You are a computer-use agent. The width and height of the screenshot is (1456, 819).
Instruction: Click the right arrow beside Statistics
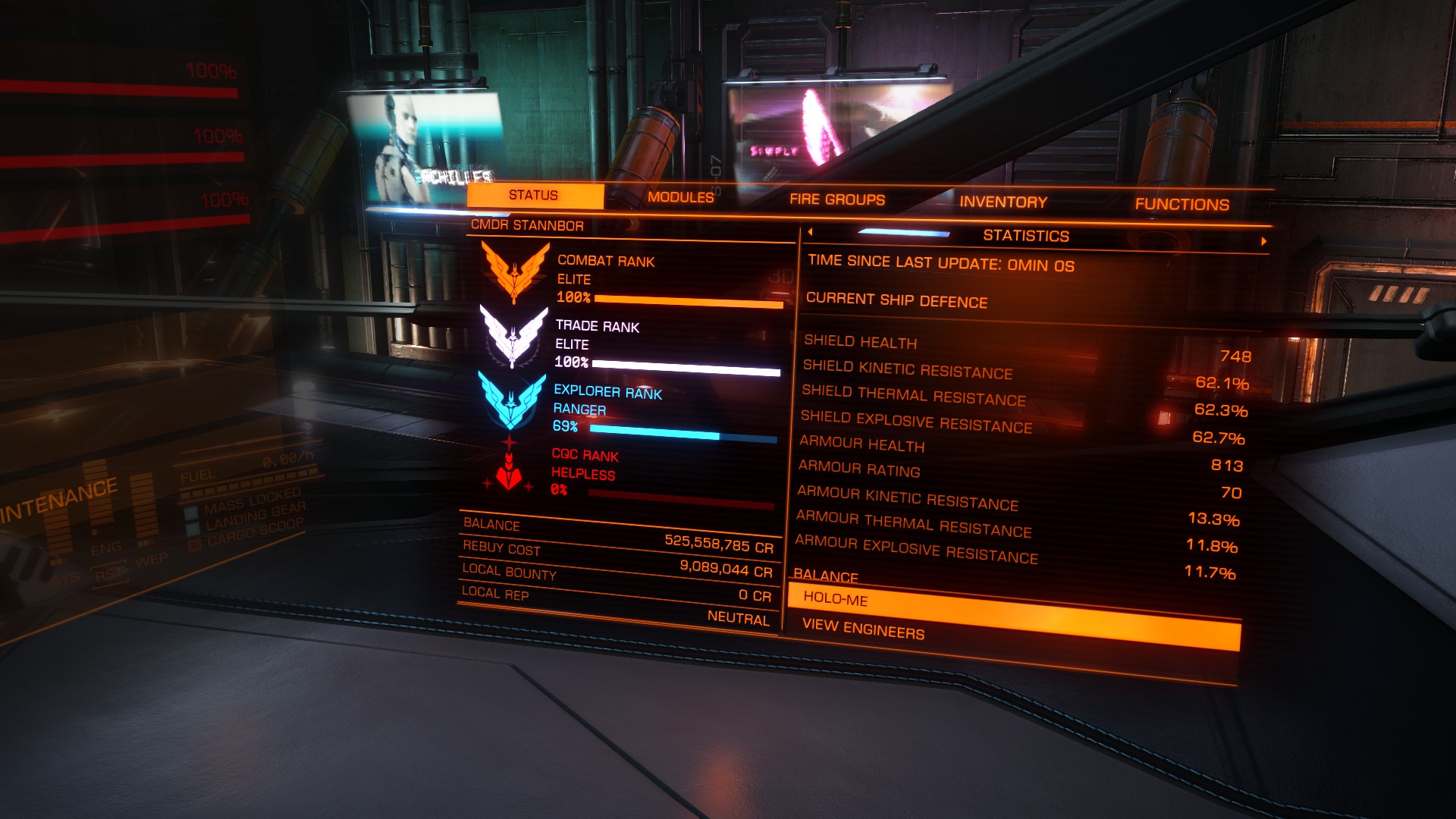[1263, 241]
